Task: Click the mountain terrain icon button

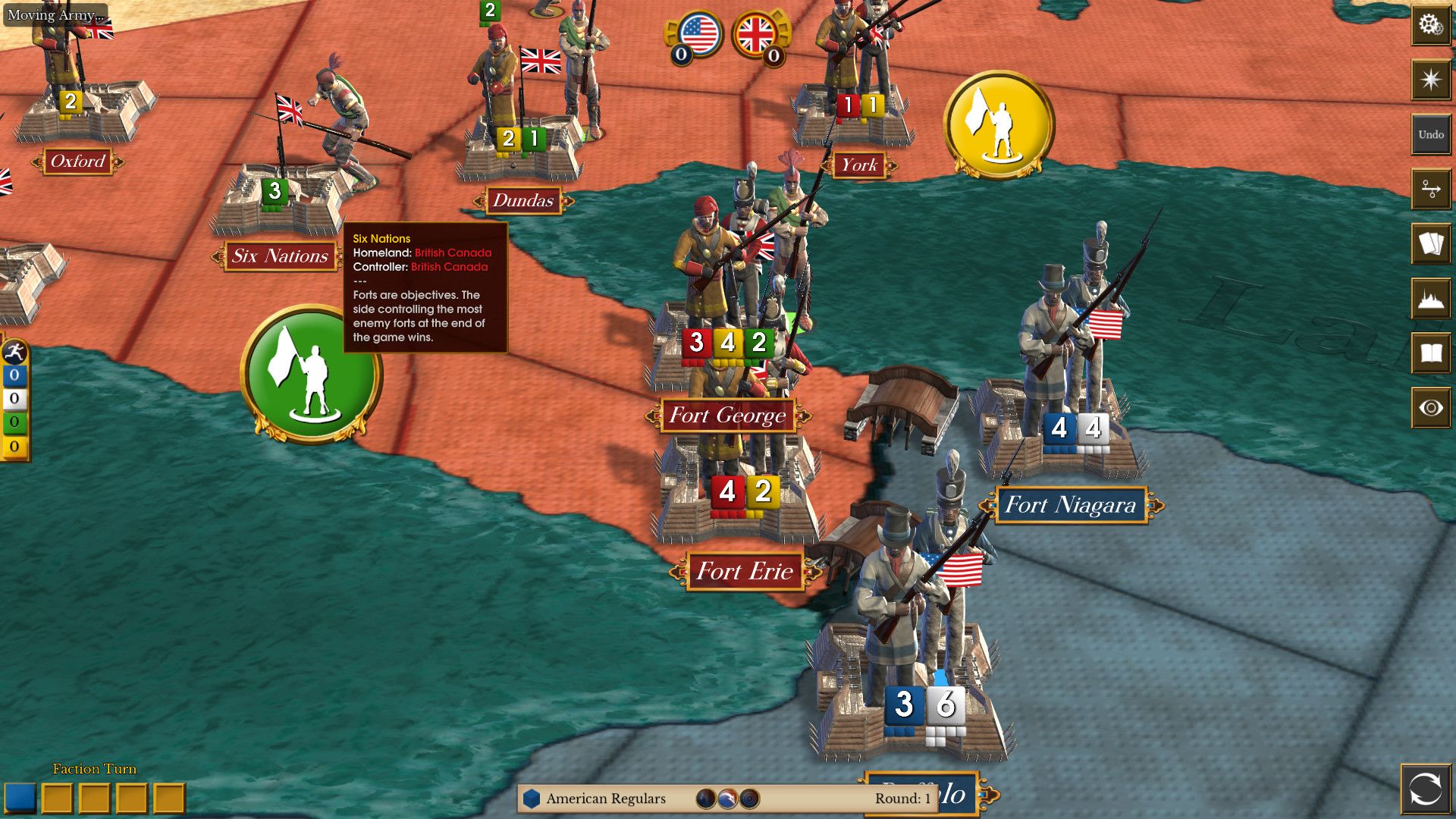Action: pos(1430,299)
